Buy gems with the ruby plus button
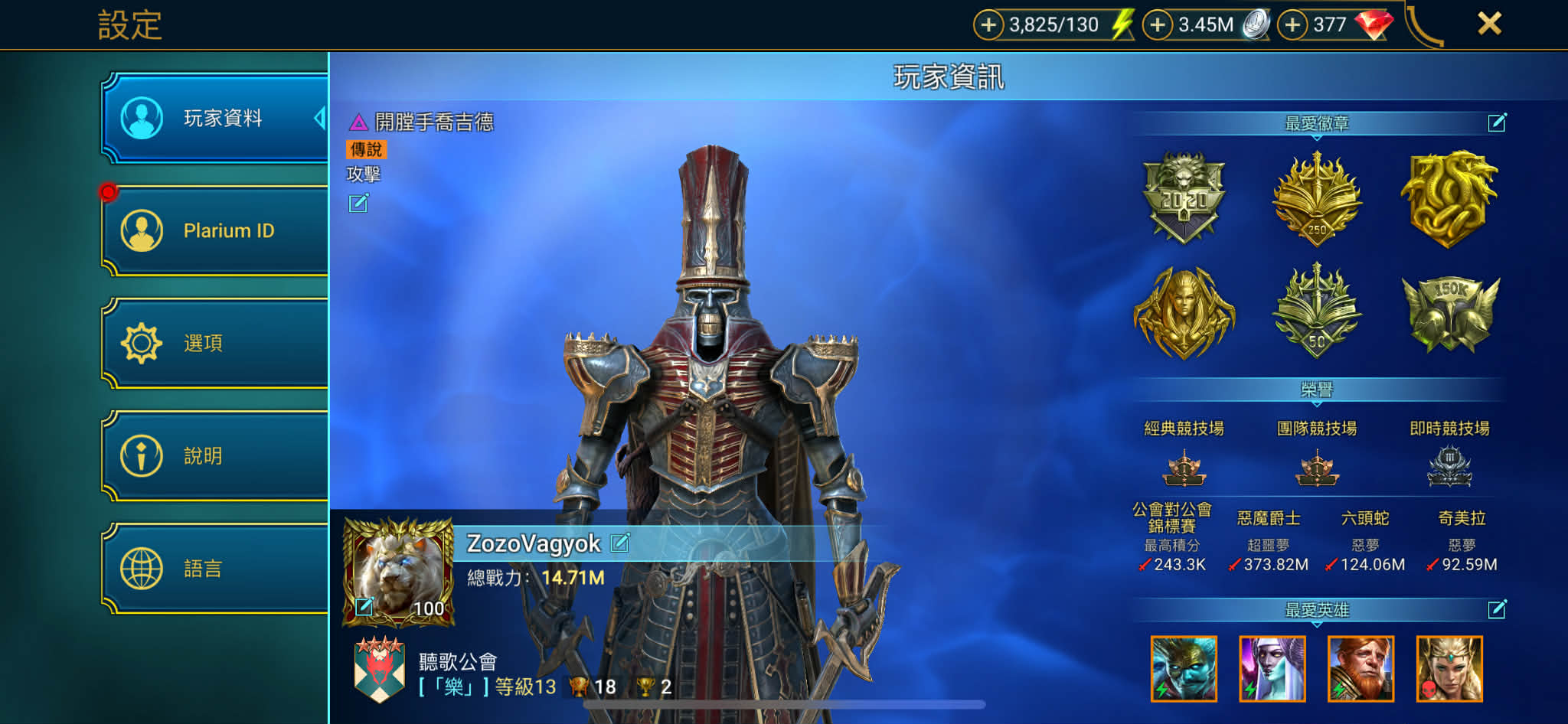 [x=1292, y=24]
